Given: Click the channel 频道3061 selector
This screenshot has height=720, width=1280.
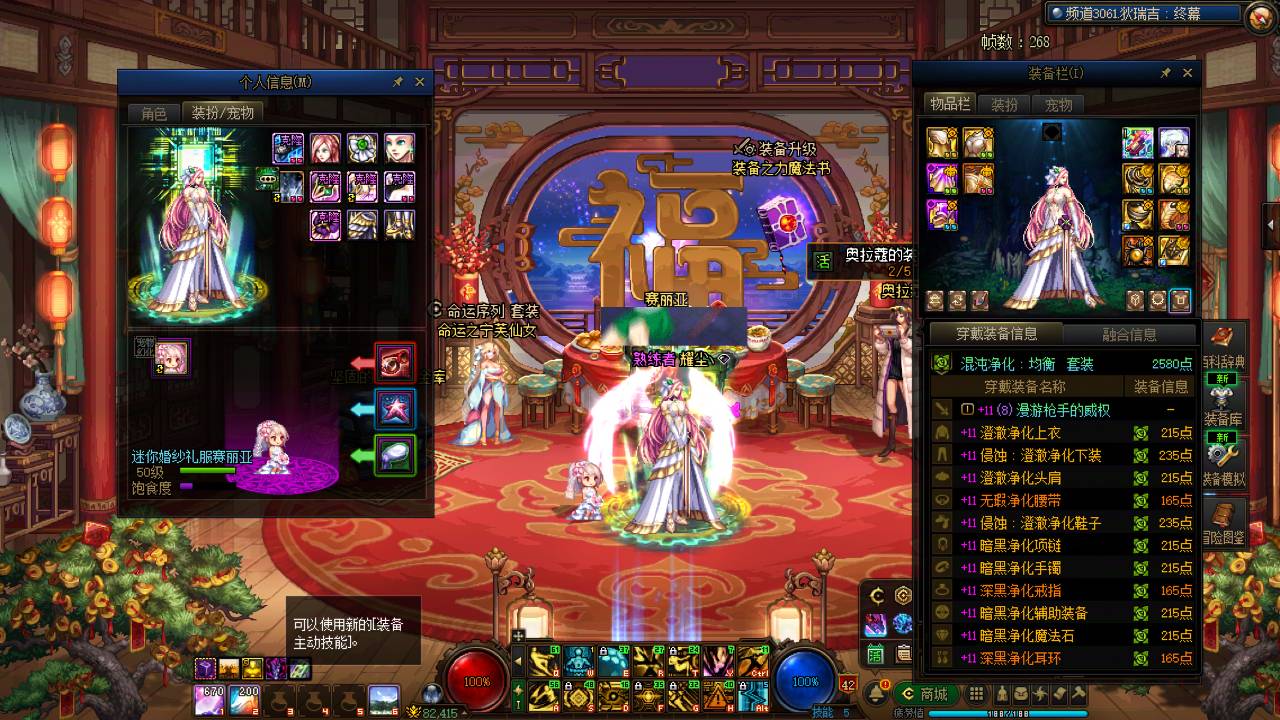Looking at the screenshot, I should [x=1138, y=14].
